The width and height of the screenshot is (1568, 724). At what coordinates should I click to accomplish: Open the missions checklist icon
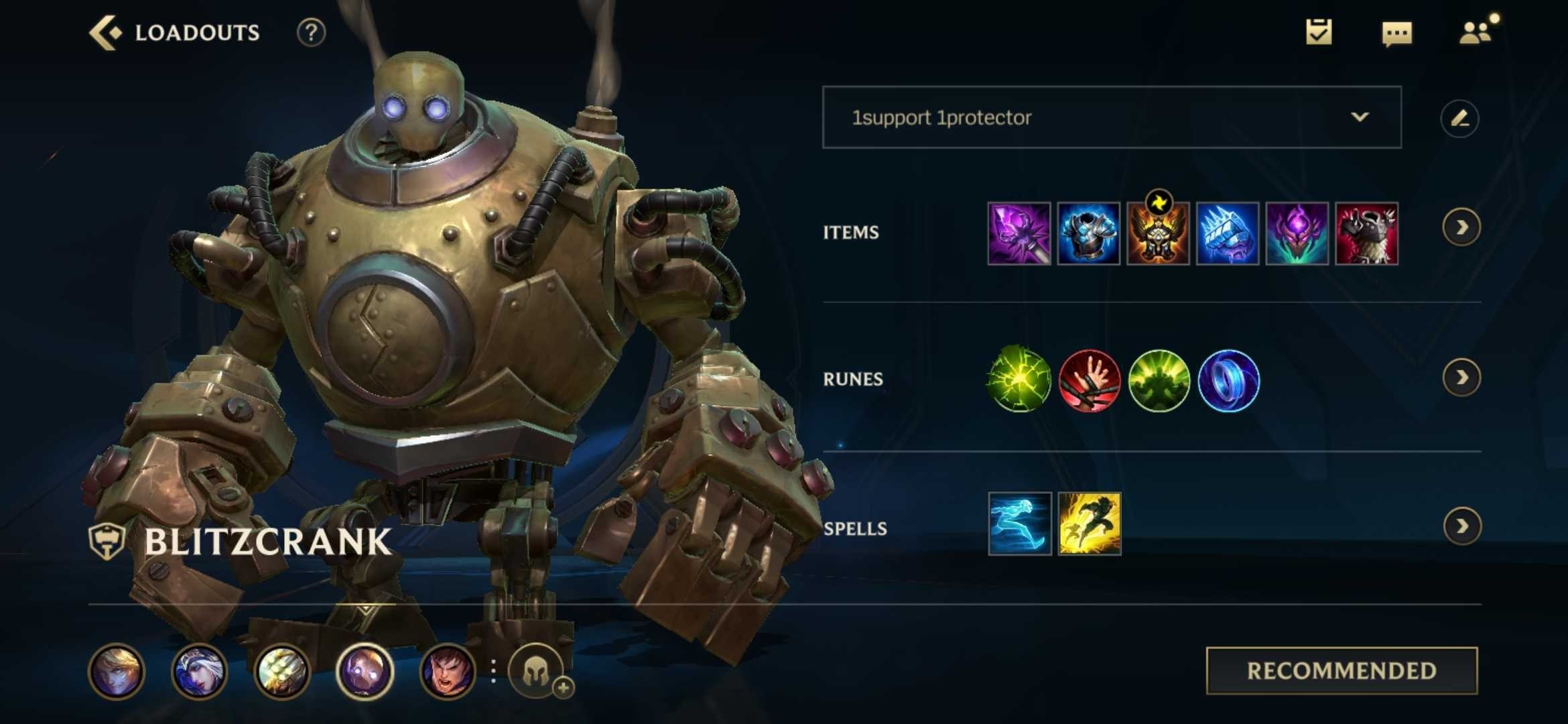(x=1319, y=32)
